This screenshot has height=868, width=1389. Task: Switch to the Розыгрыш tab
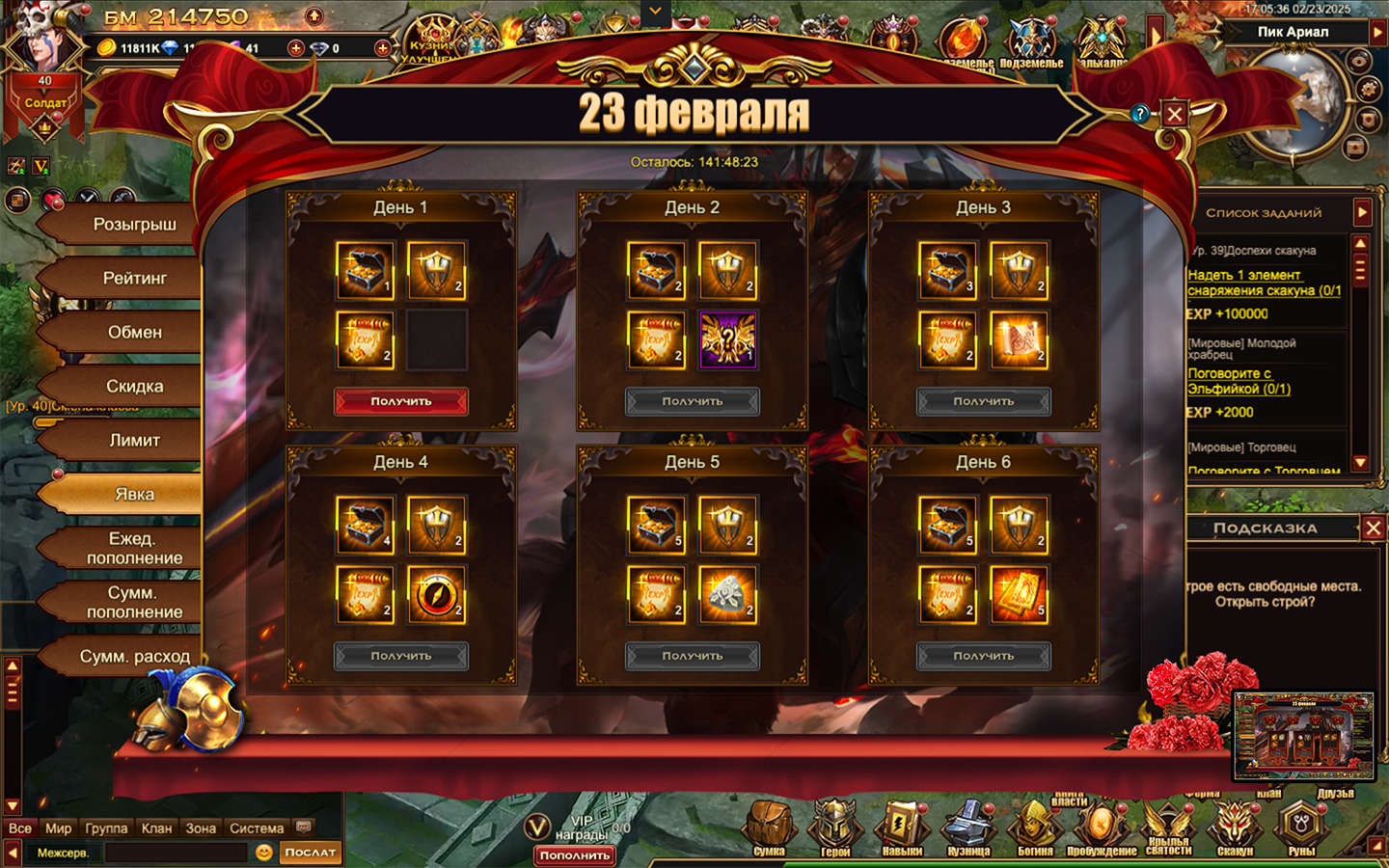(134, 225)
